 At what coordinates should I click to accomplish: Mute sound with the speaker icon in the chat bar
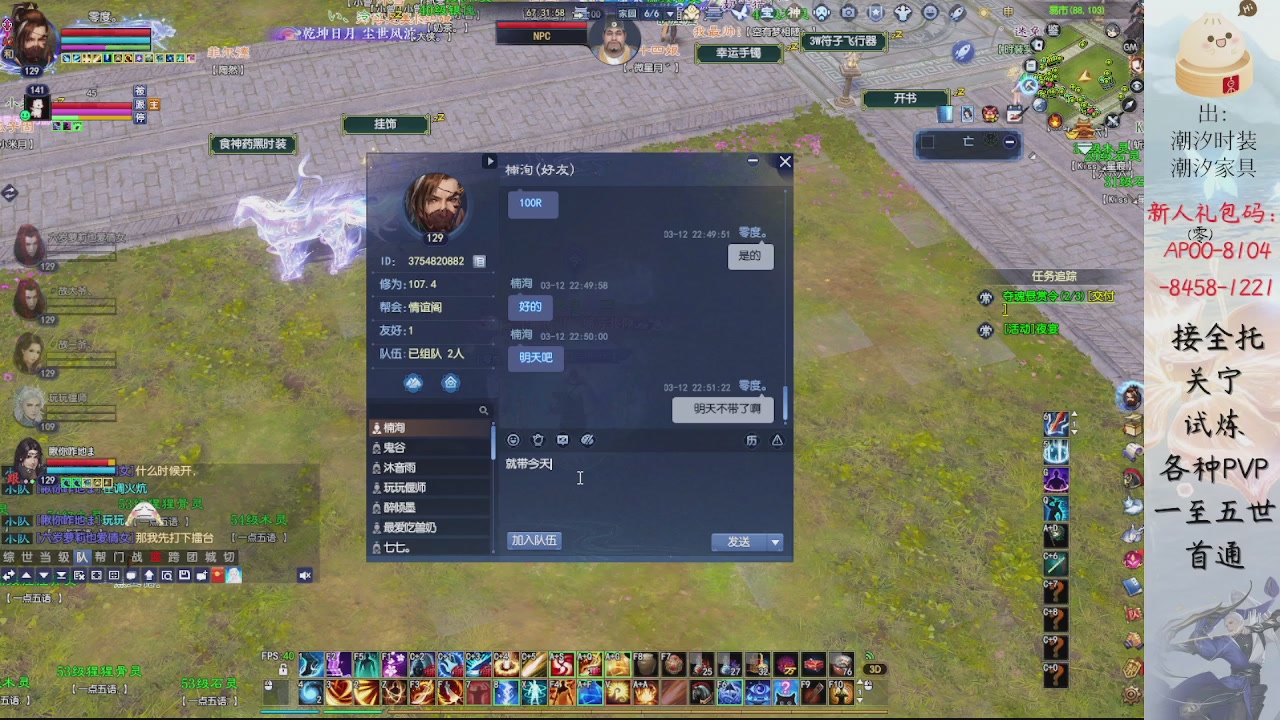(x=305, y=575)
